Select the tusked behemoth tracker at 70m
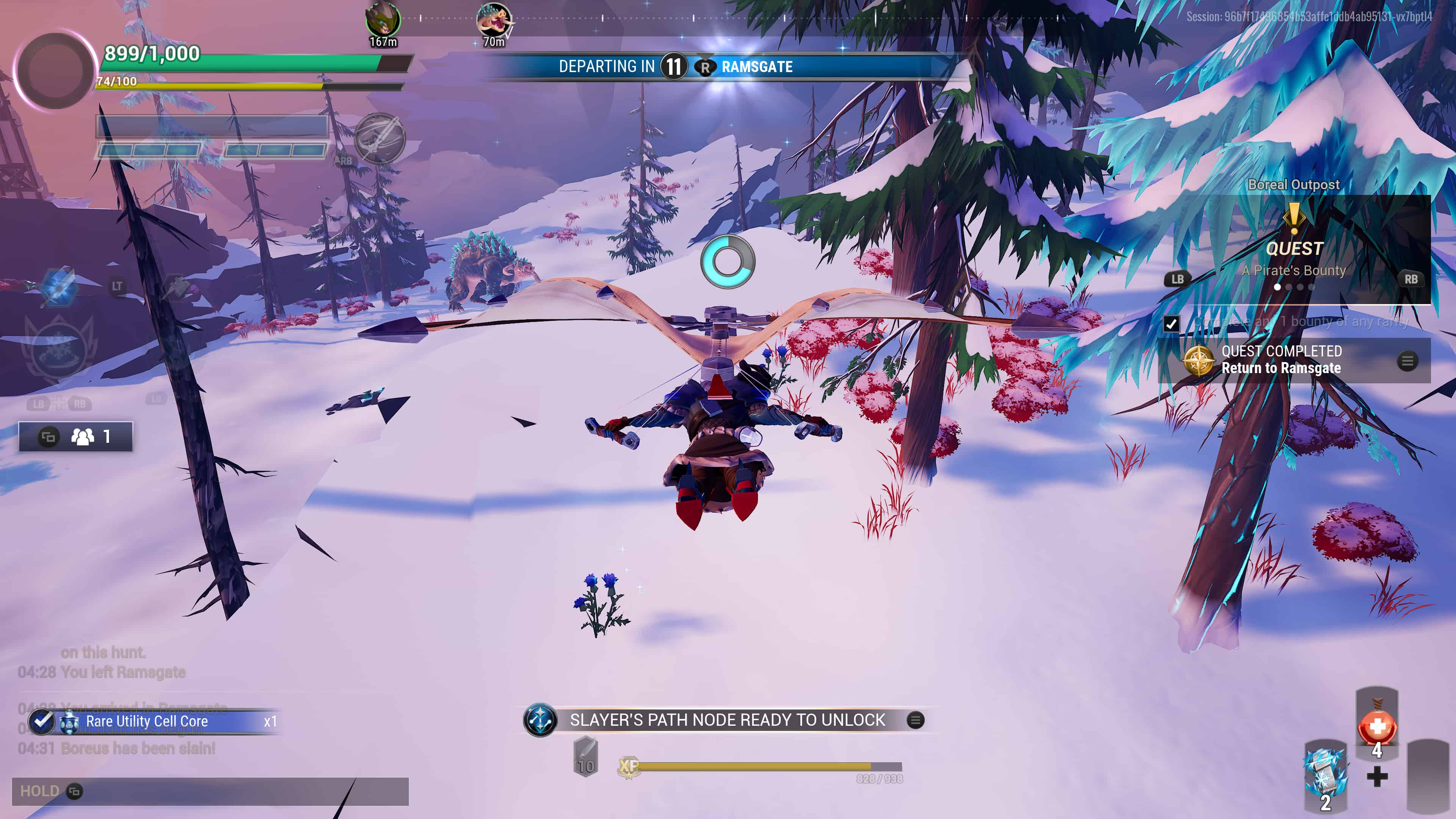The height and width of the screenshot is (819, 1456). (493, 20)
